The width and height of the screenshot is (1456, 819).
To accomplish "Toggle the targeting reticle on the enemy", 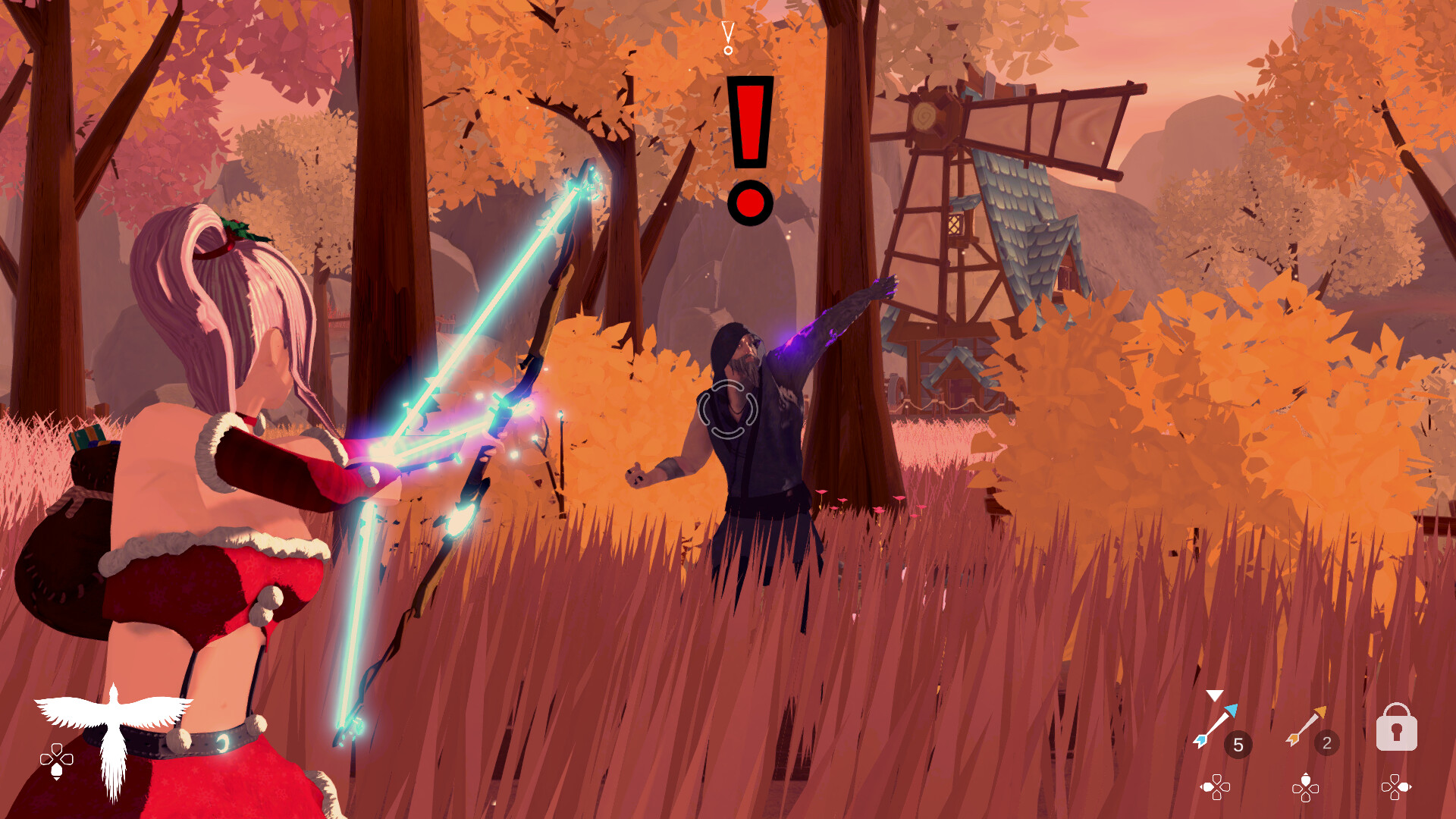I will pyautogui.click(x=729, y=409).
